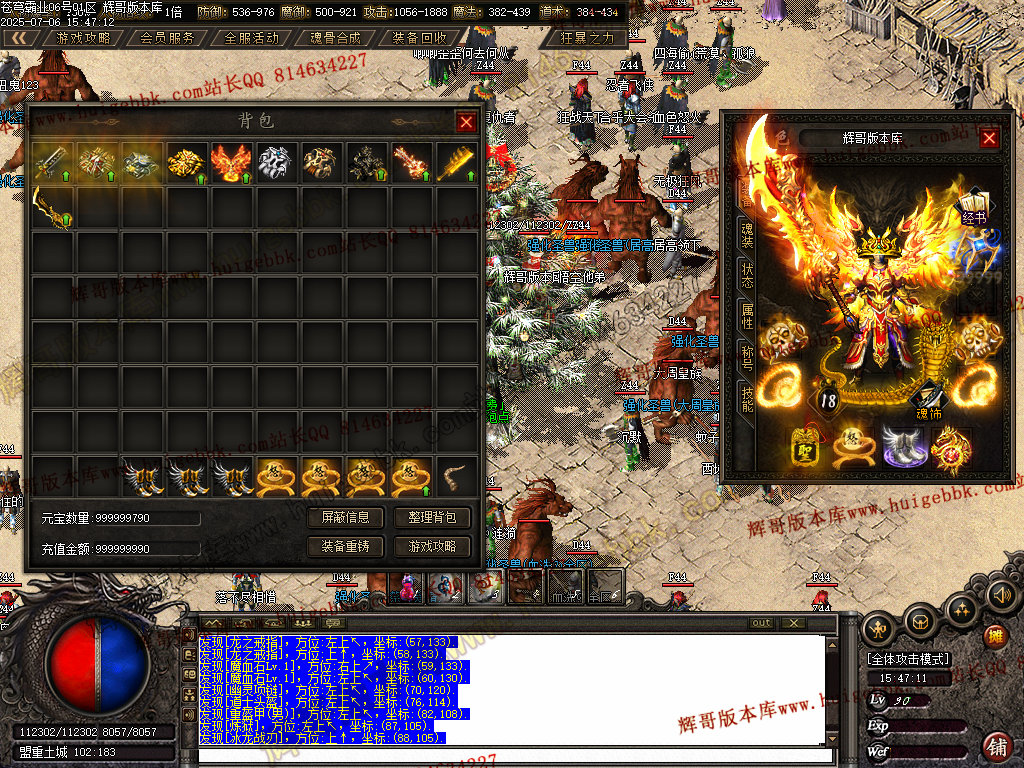The height and width of the screenshot is (768, 1024).
Task: Open the 魂骨合成 menu
Action: (x=336, y=38)
